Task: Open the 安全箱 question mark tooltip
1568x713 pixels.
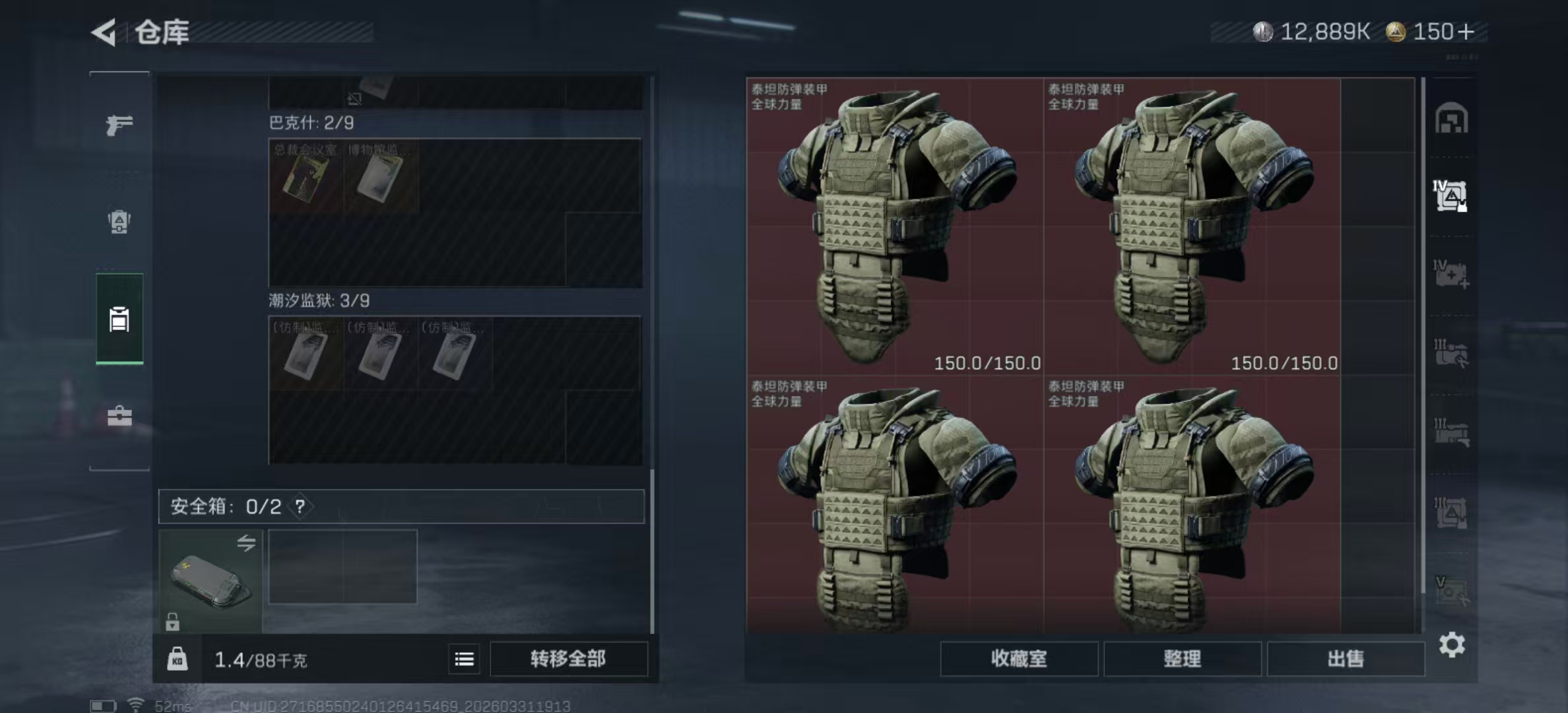Action: point(300,508)
